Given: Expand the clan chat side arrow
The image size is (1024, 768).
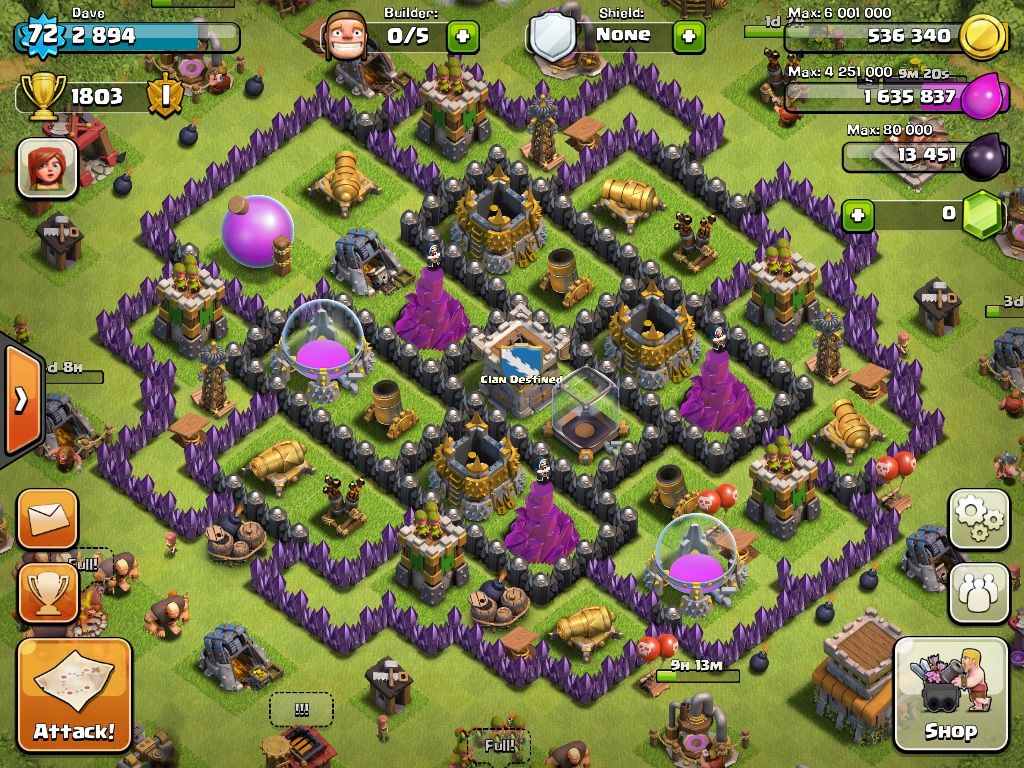Looking at the screenshot, I should (20, 399).
